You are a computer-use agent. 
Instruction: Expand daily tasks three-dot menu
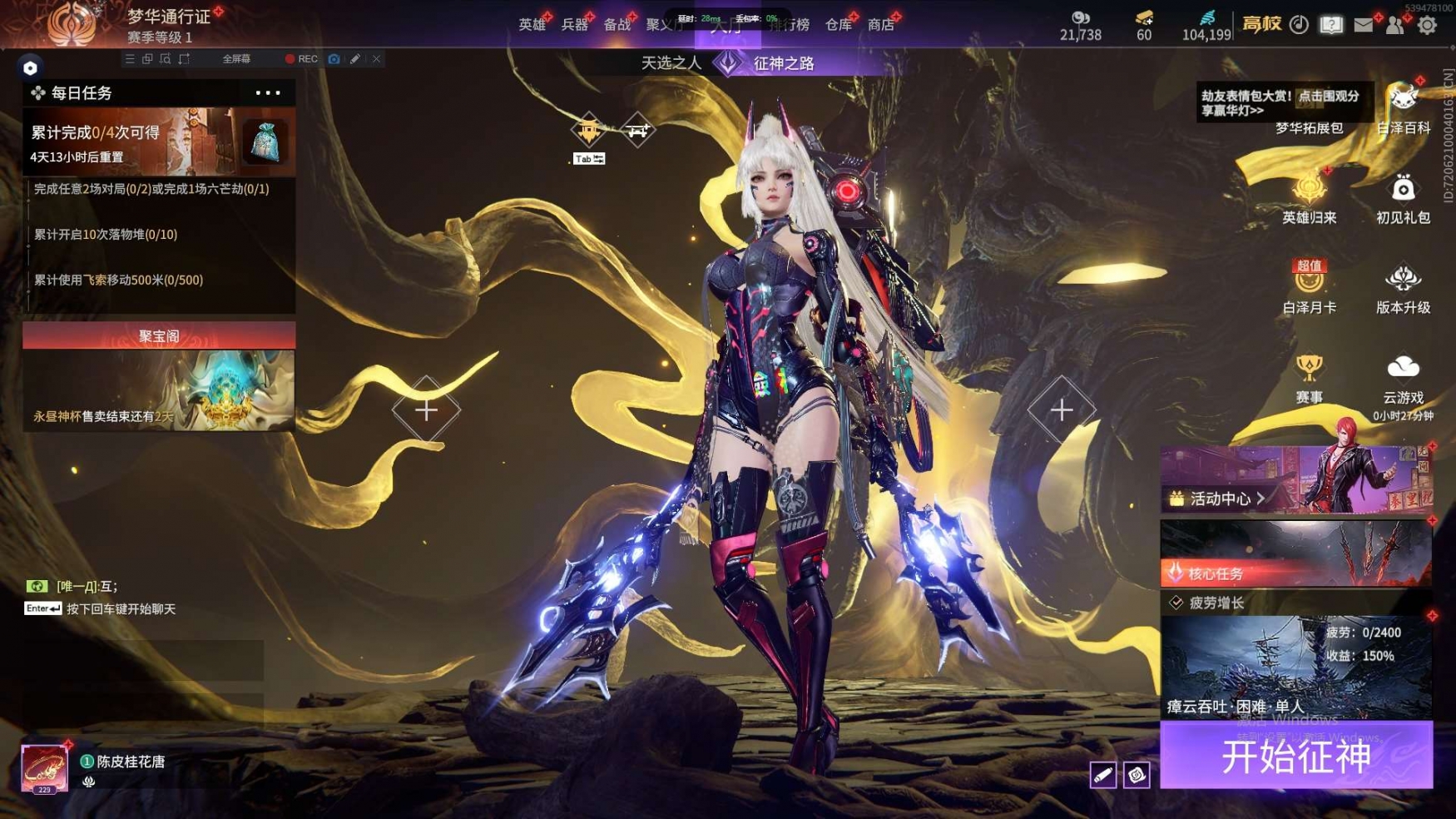coord(268,93)
